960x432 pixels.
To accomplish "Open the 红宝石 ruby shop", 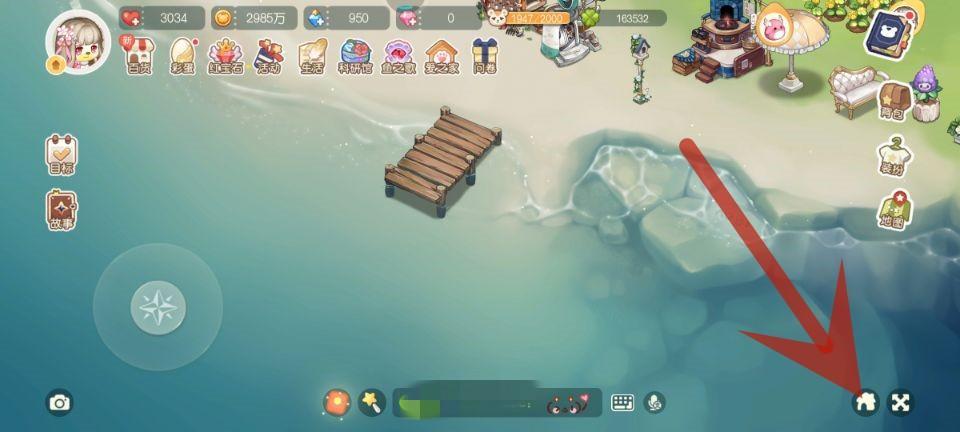I will point(225,56).
